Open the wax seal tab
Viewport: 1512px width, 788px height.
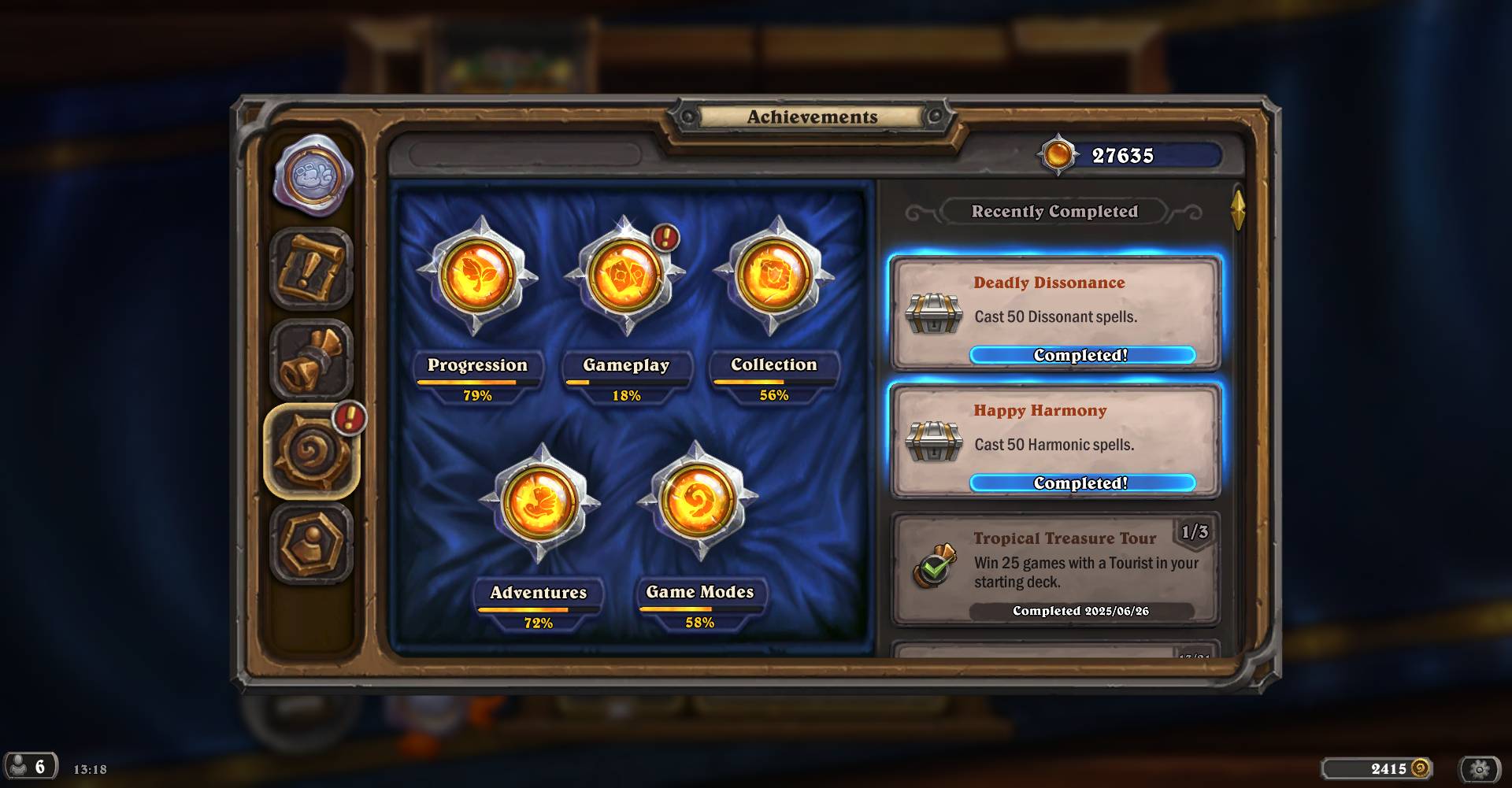[313, 176]
